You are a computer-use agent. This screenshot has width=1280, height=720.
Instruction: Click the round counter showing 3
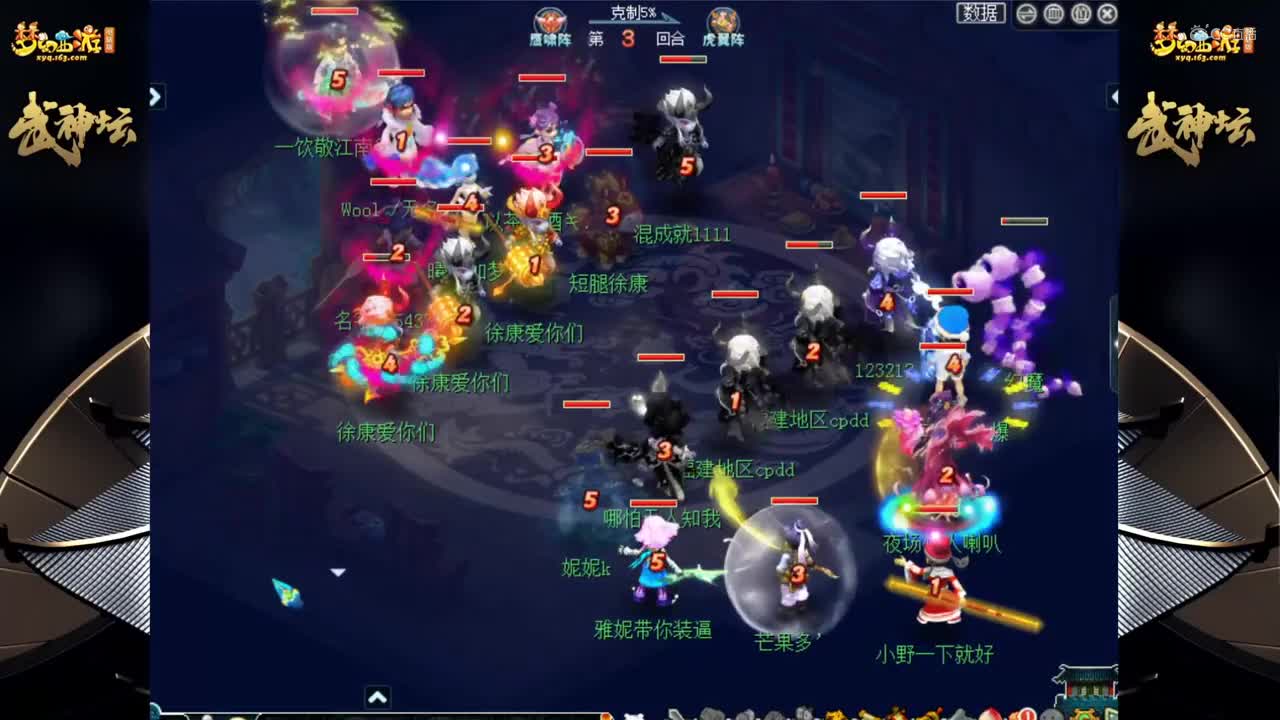pos(628,40)
